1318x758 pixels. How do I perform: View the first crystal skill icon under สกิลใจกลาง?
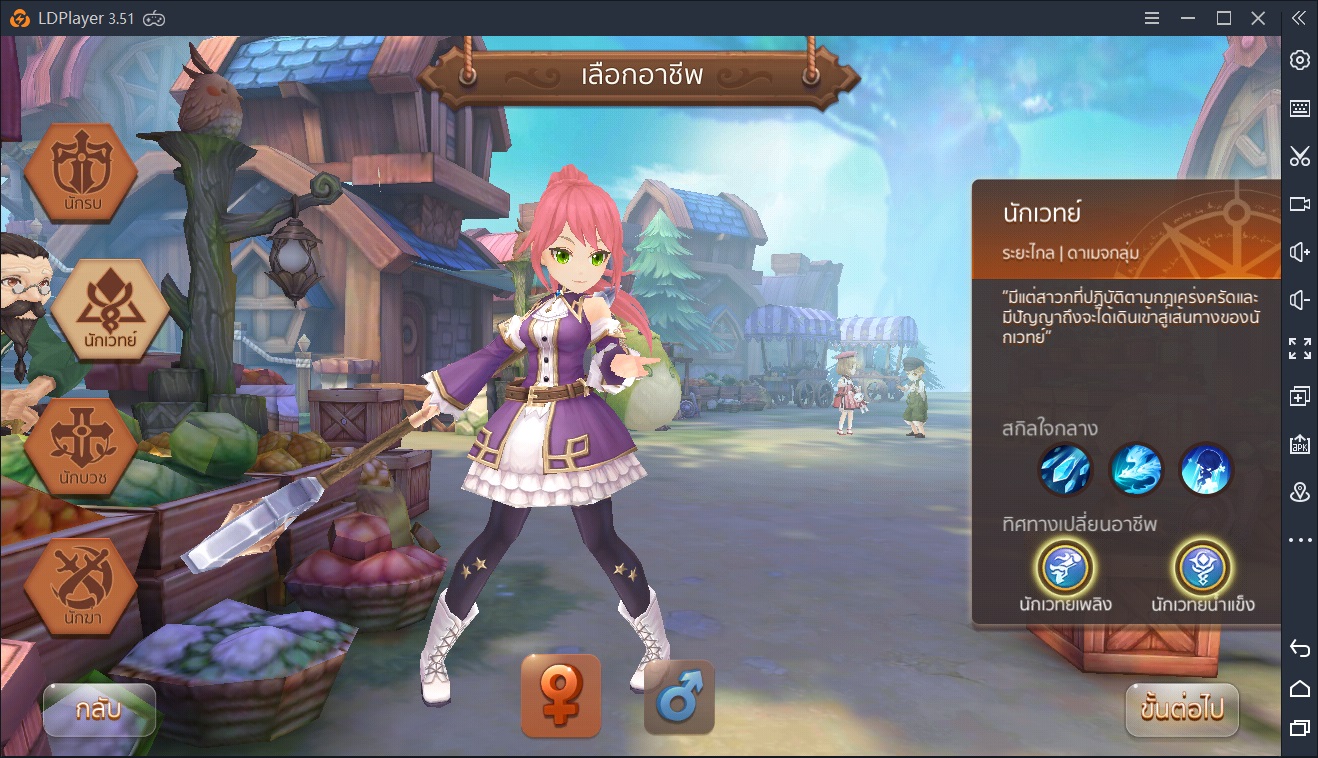(1065, 469)
